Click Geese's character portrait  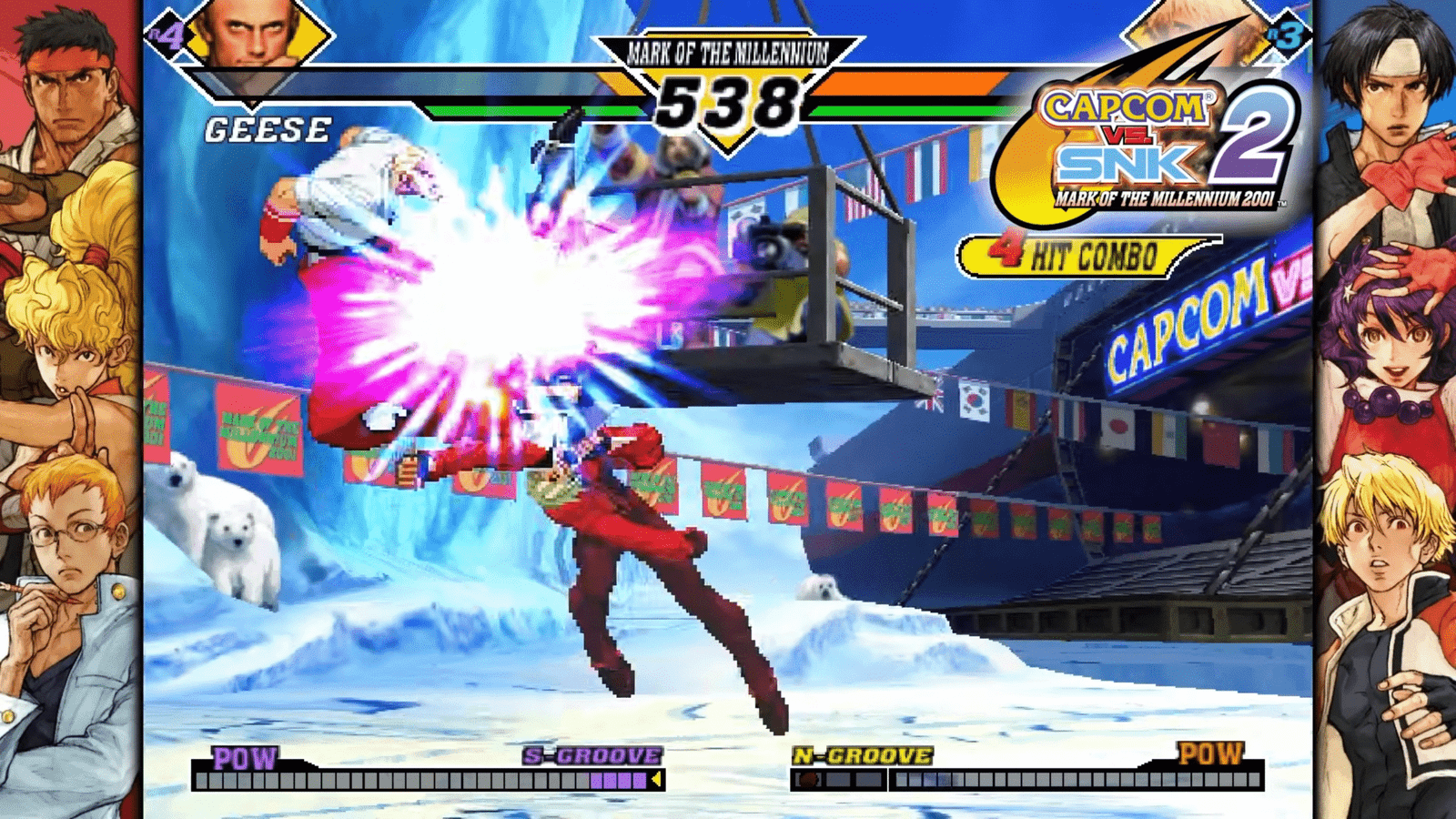pos(252,36)
